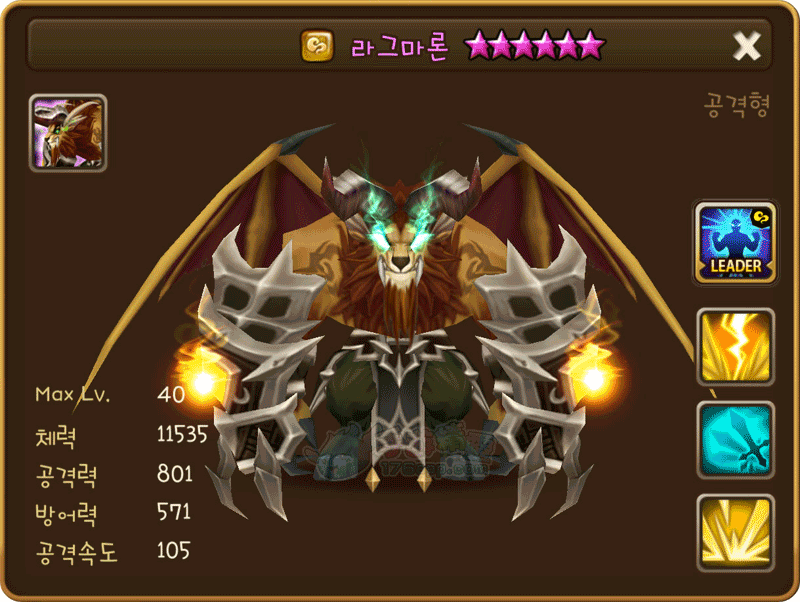Show the yellow burst skill details
The image size is (800, 602).
736,533
